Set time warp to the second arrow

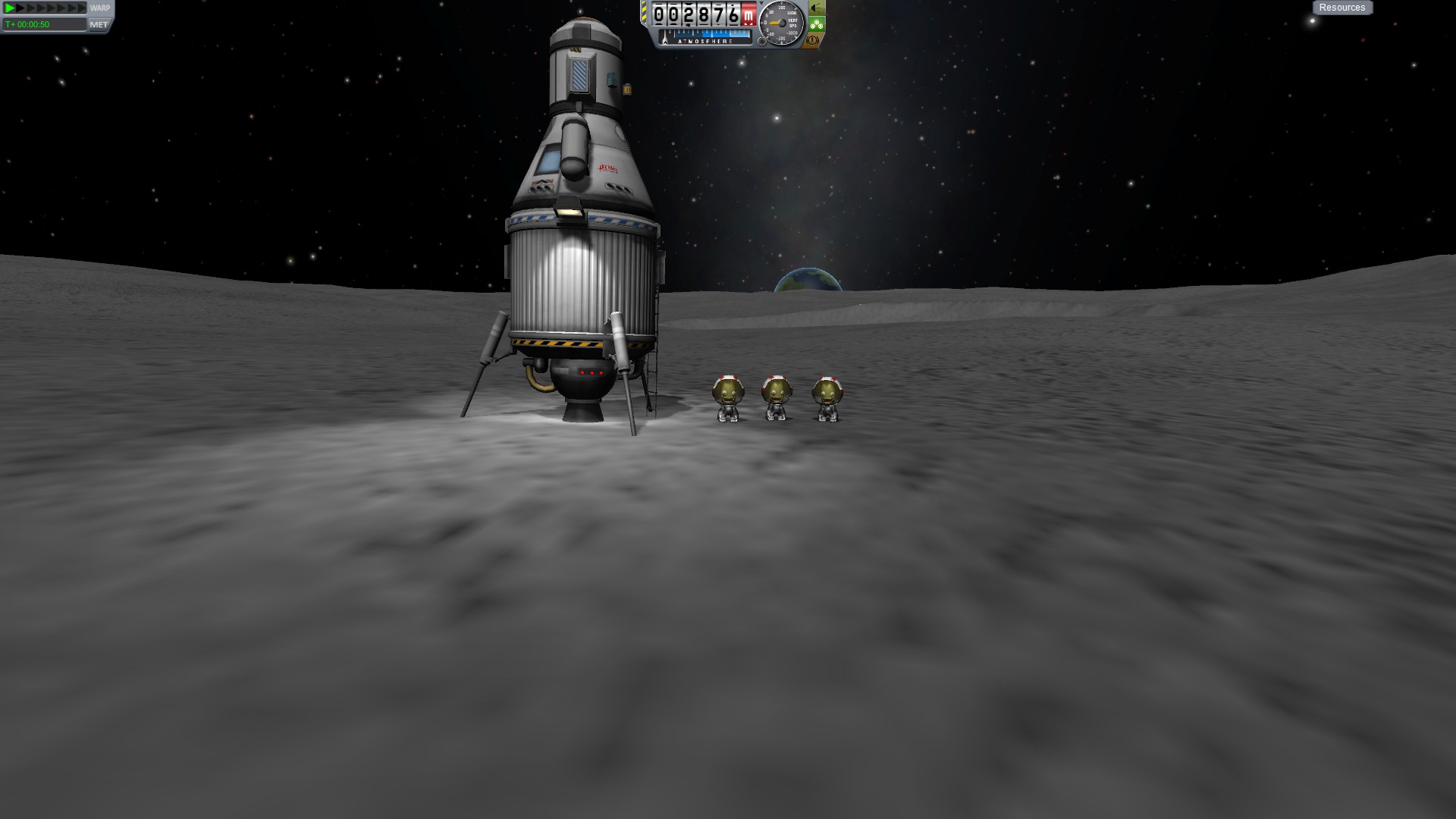pos(21,8)
